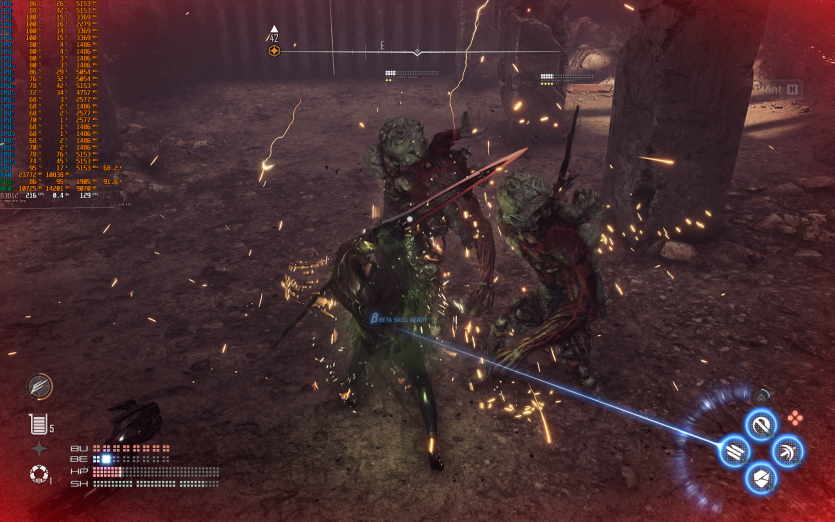
Task: Click the orange objective marker on the compass
Action: pyautogui.click(x=274, y=50)
